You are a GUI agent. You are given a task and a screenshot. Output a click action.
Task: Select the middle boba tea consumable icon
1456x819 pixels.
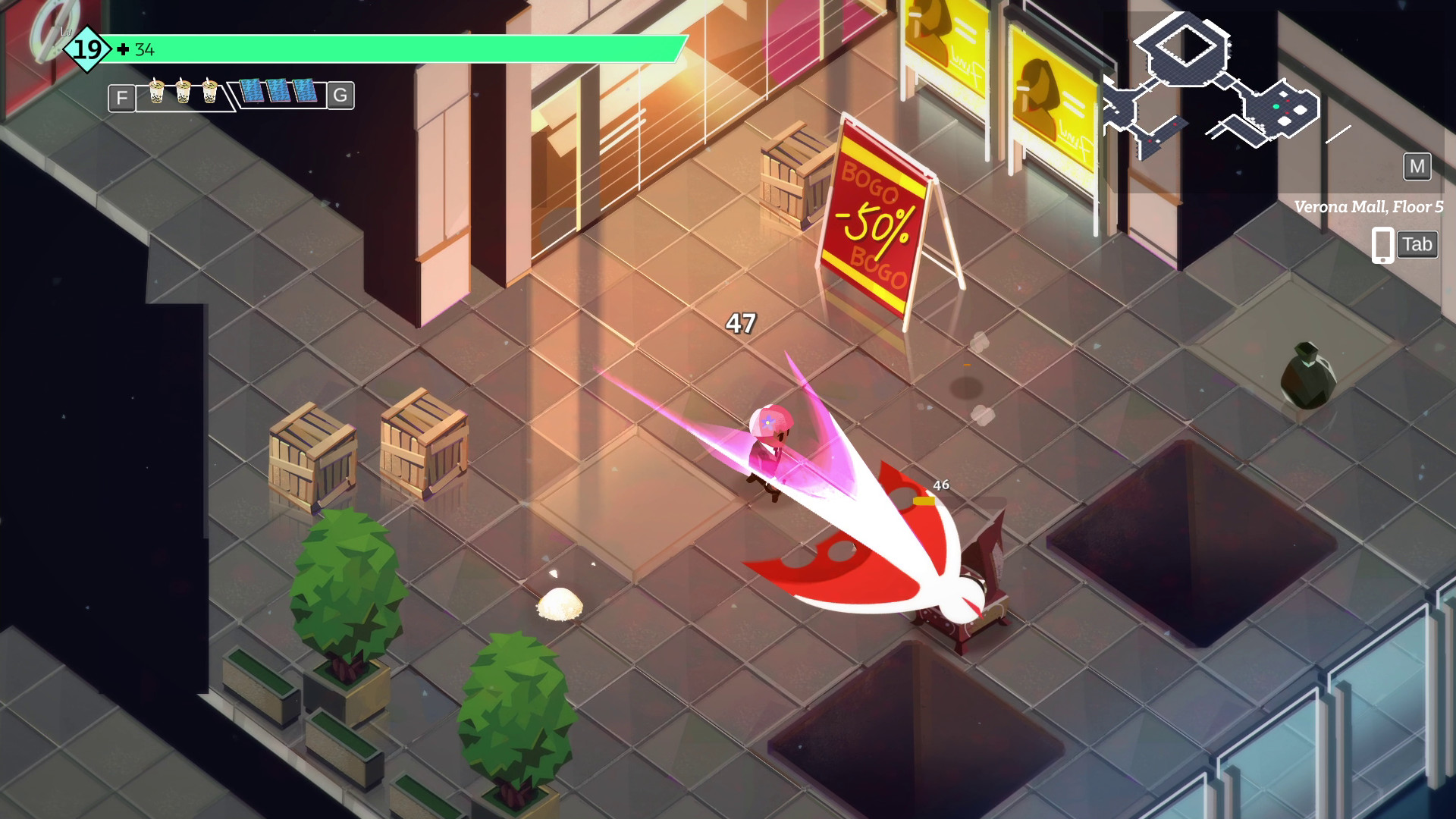[184, 93]
